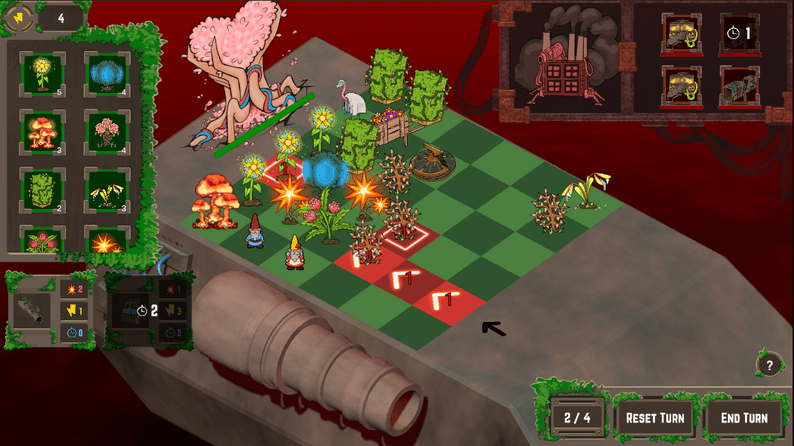Choose the blue flower plant slot

[106, 73]
